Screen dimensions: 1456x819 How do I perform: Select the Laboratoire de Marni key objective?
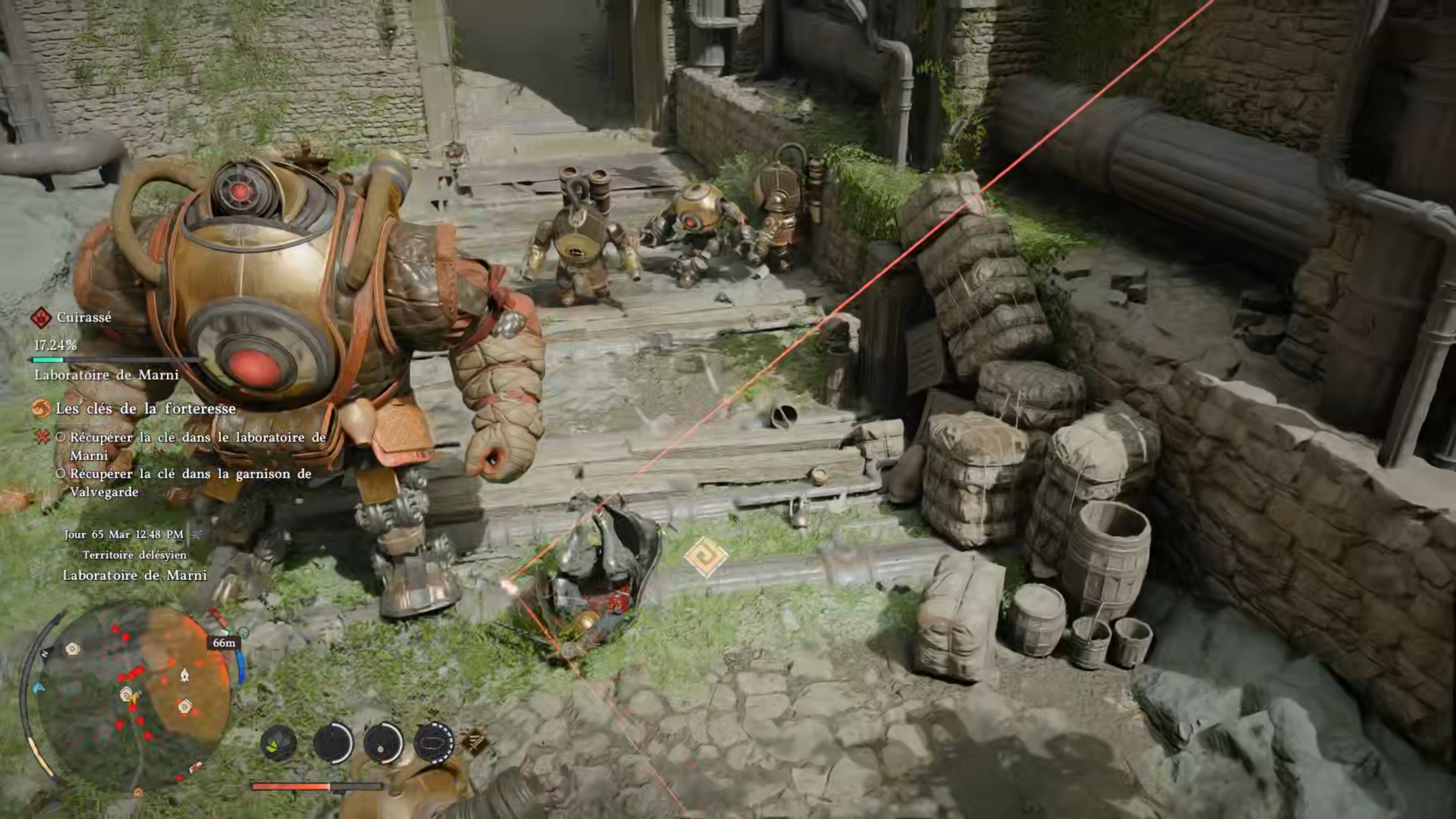point(197,446)
